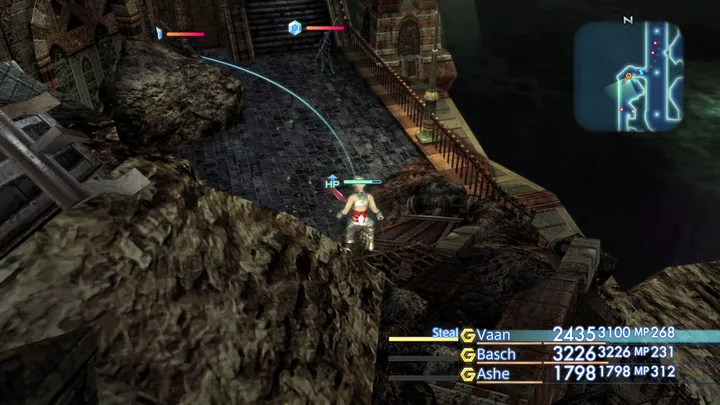
Task: Open the area minimap
Action: coord(629,76)
